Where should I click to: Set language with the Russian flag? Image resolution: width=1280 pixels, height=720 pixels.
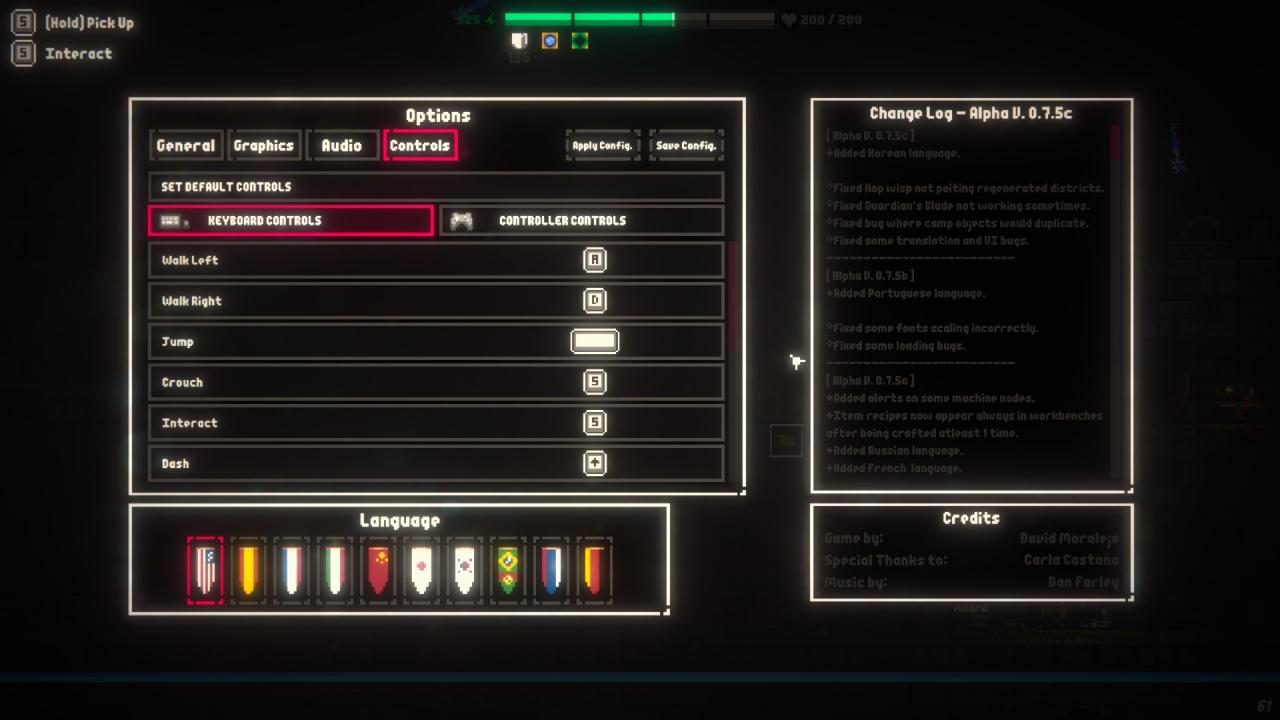pyautogui.click(x=550, y=570)
